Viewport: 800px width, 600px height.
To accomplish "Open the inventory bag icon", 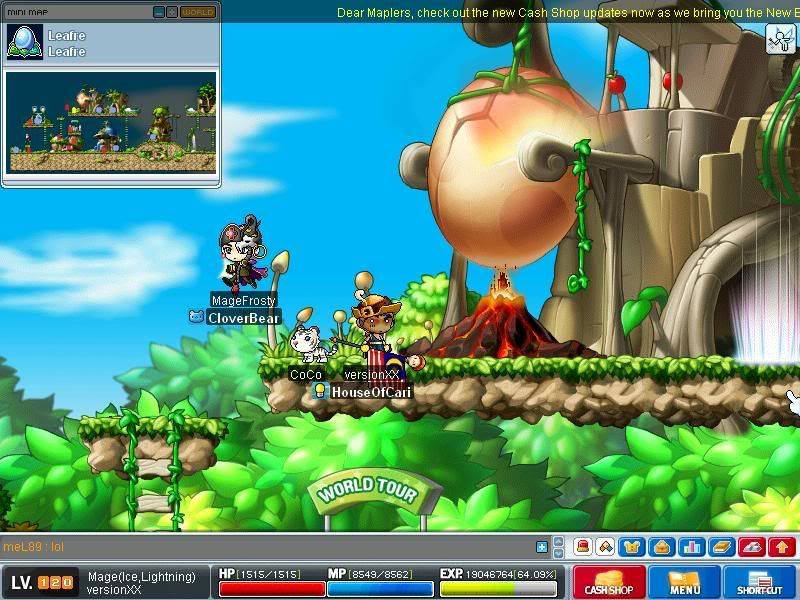I will [x=658, y=547].
